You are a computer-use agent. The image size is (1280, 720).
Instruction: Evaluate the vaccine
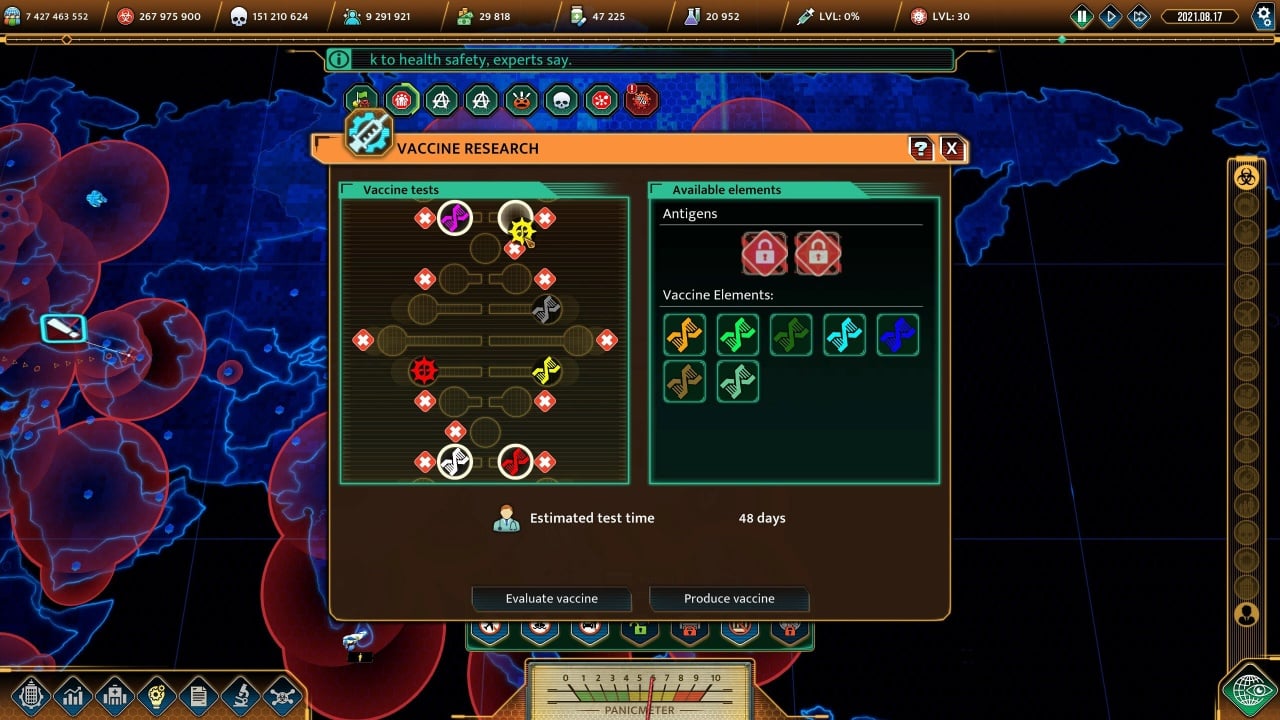coord(551,598)
